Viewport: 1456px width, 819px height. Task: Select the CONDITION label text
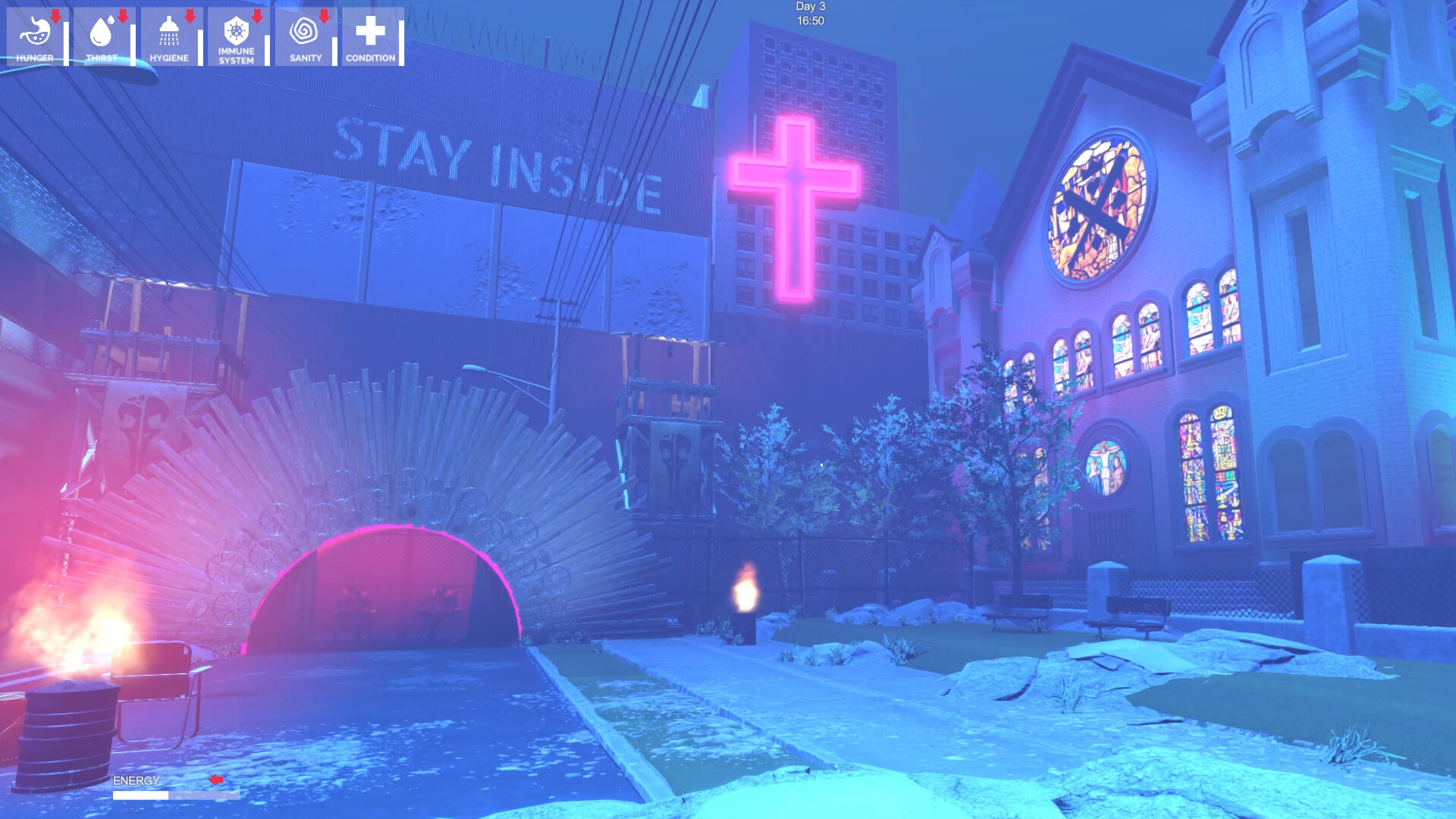(369, 58)
